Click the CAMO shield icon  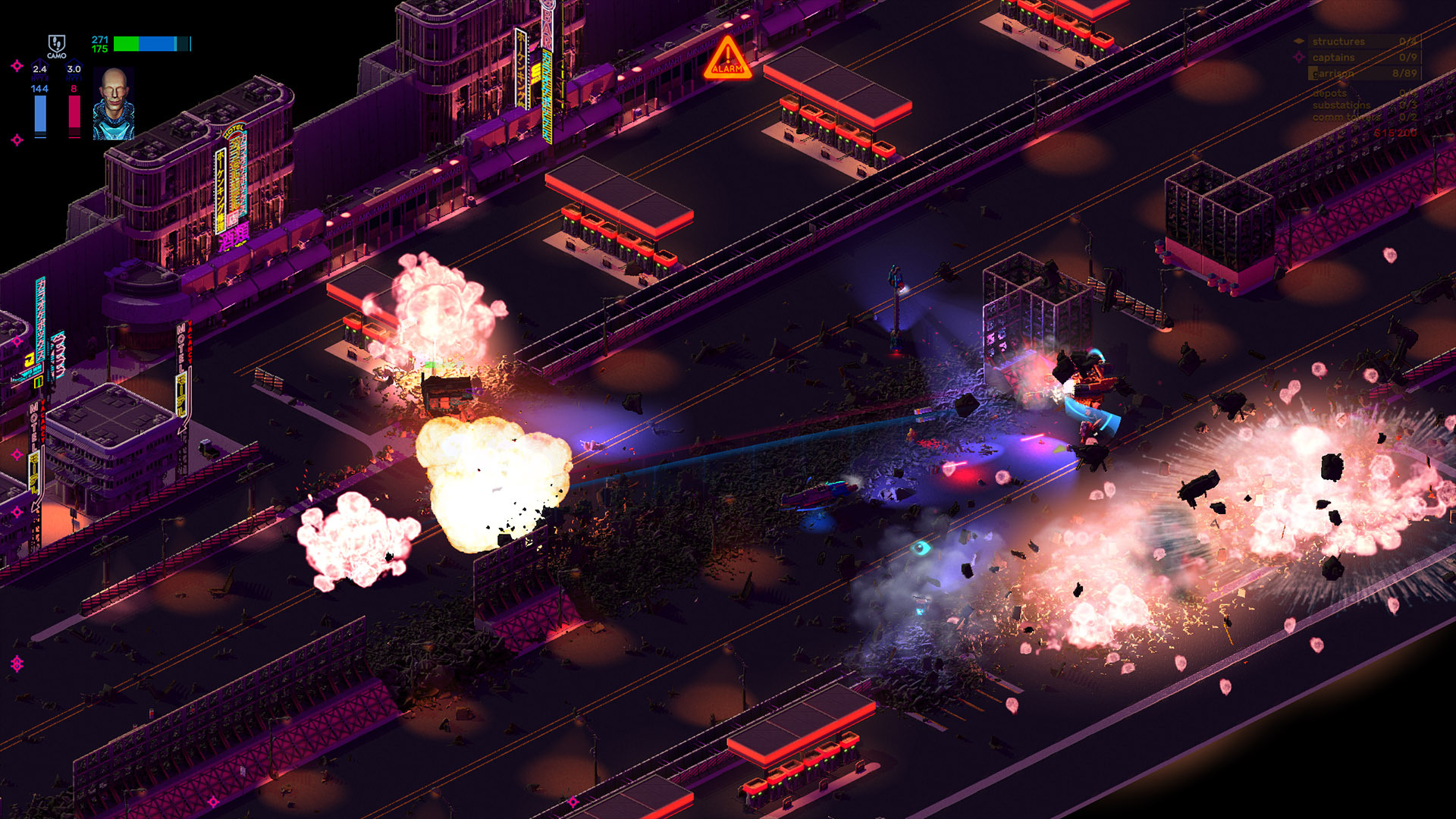[57, 43]
